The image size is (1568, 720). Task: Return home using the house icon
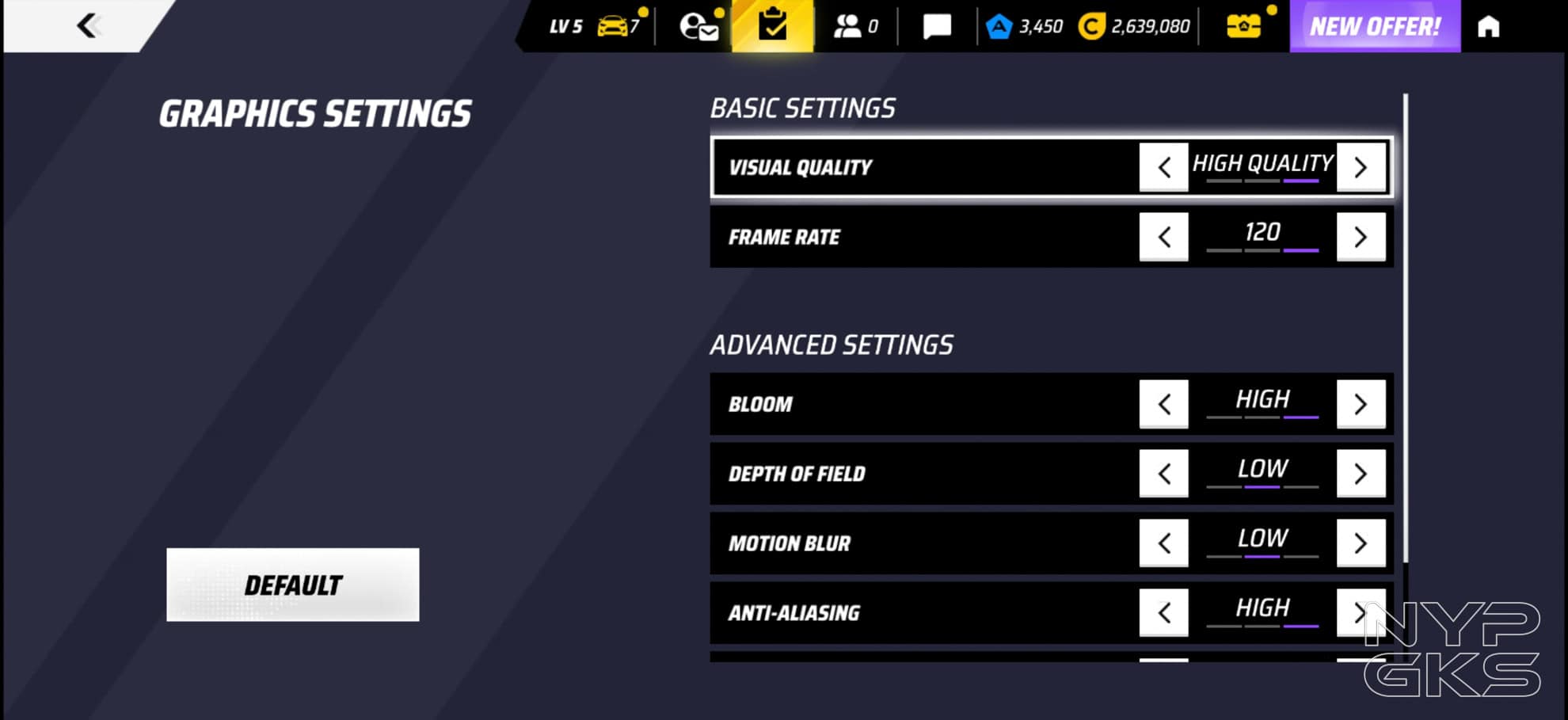1489,25
